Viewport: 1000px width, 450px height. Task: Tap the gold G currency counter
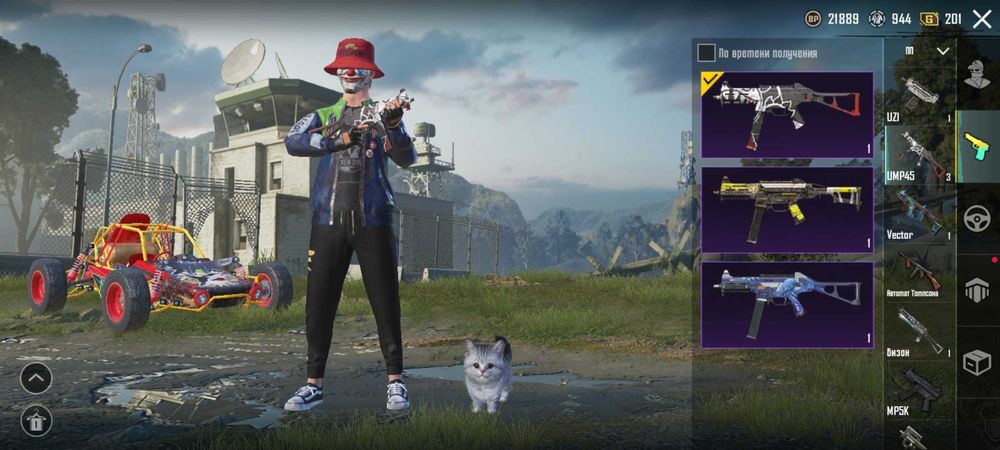click(x=941, y=19)
